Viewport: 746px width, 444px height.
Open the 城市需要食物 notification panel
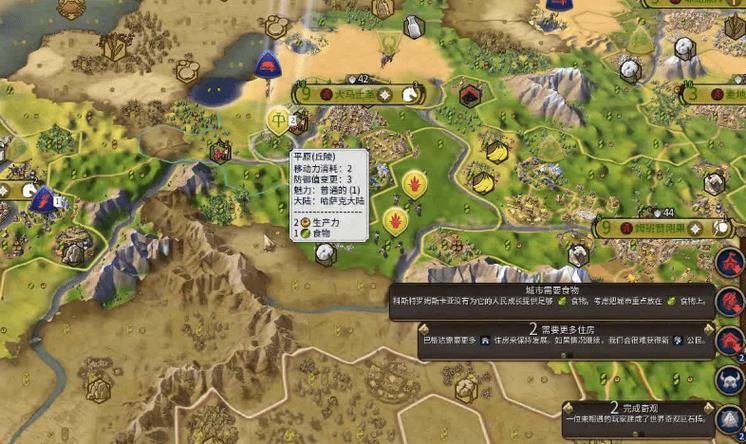click(552, 296)
